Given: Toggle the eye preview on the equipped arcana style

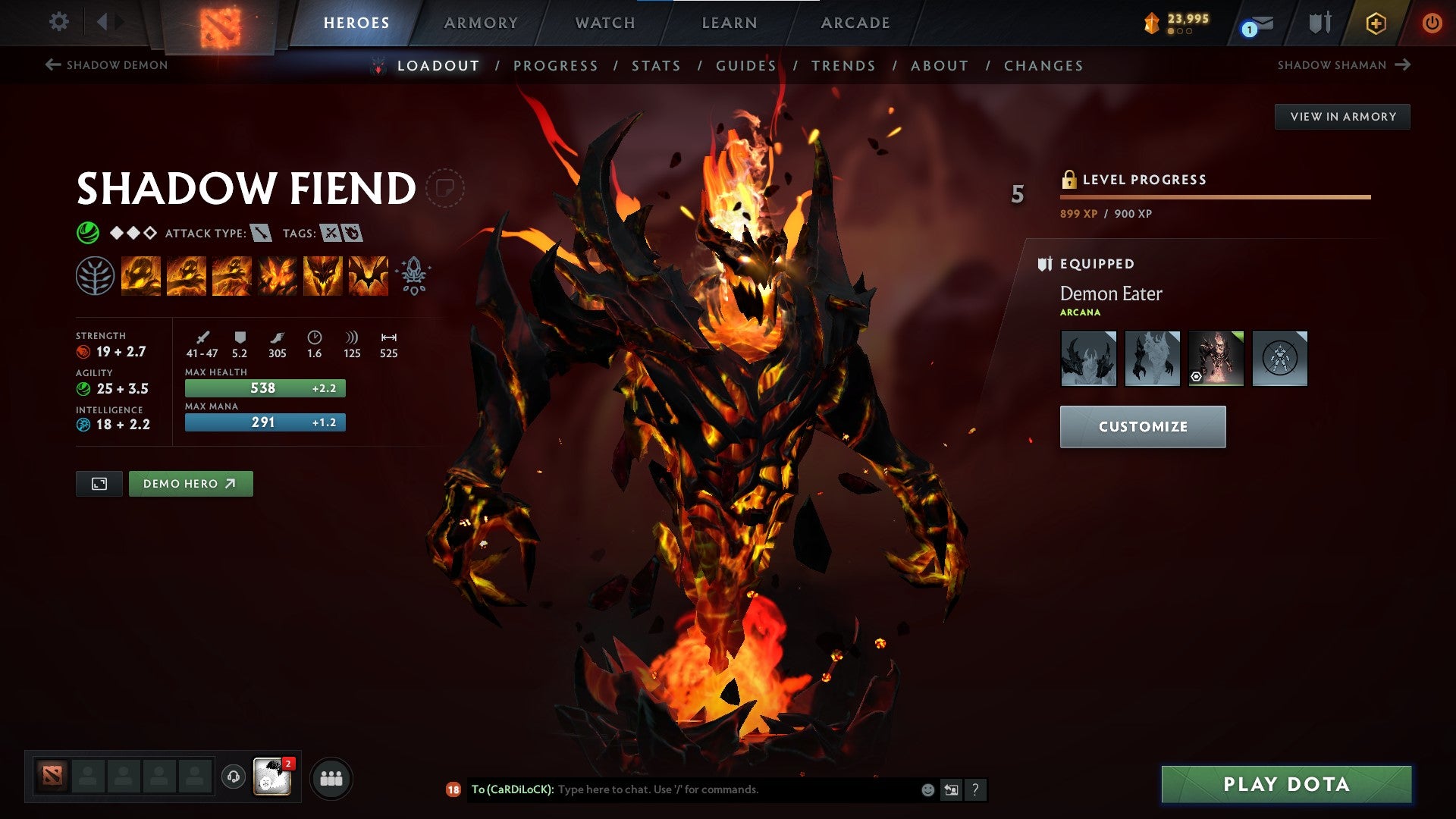Looking at the screenshot, I should tap(1197, 376).
